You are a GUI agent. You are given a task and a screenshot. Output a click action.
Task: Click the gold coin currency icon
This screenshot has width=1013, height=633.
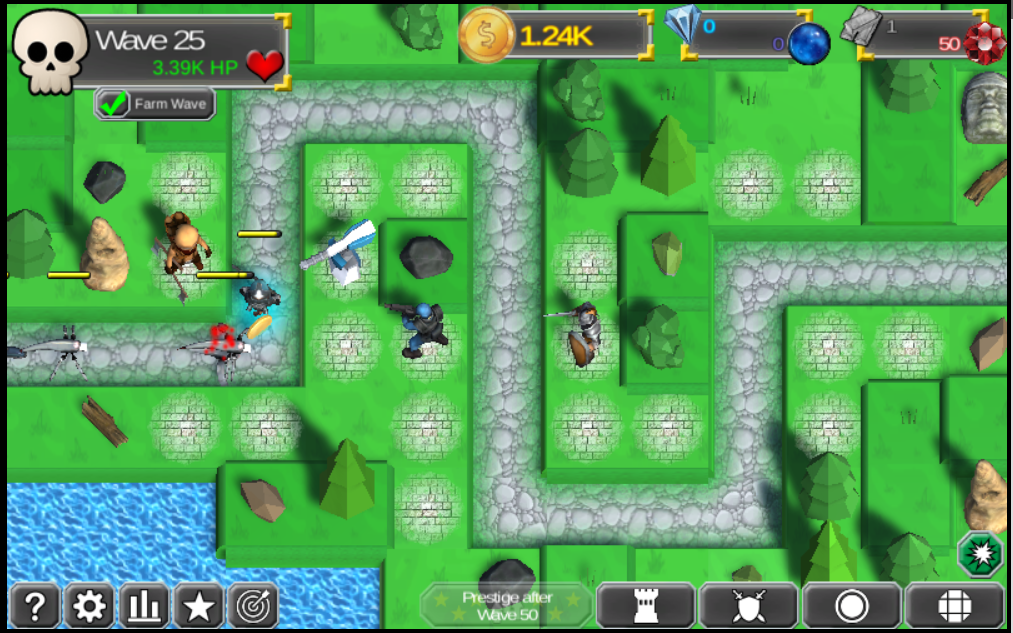486,36
